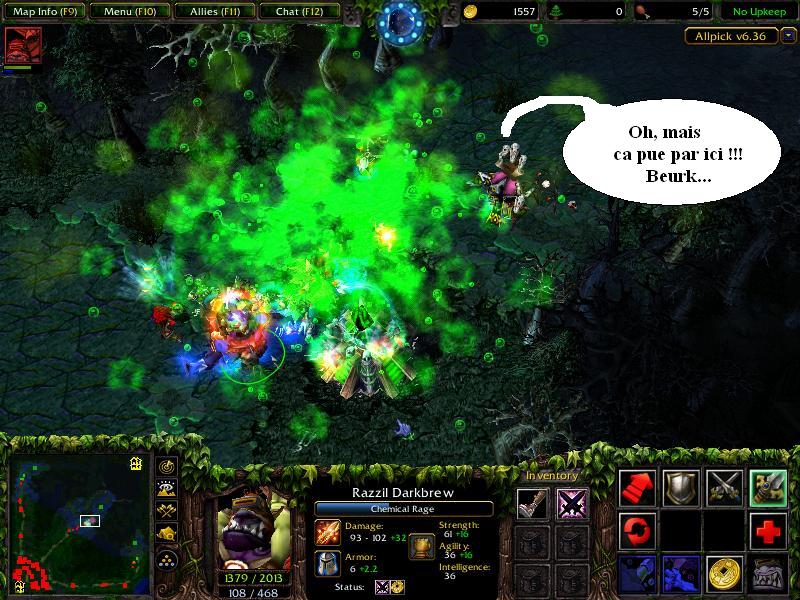Viewport: 800px width, 600px height.
Task: Select the Patrol circular arrows command
Action: click(x=636, y=529)
